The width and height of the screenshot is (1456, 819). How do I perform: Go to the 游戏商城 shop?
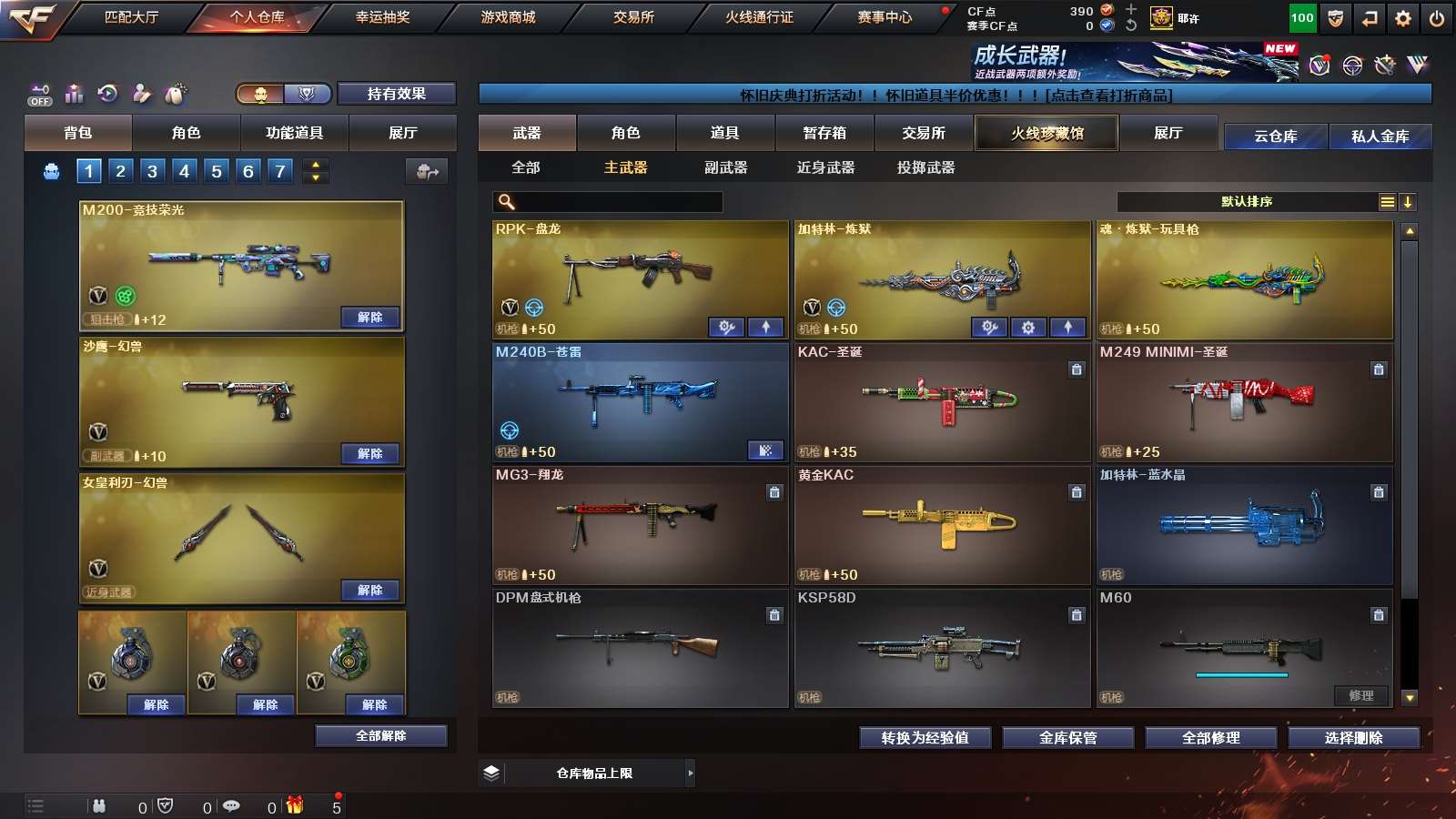pyautogui.click(x=508, y=17)
